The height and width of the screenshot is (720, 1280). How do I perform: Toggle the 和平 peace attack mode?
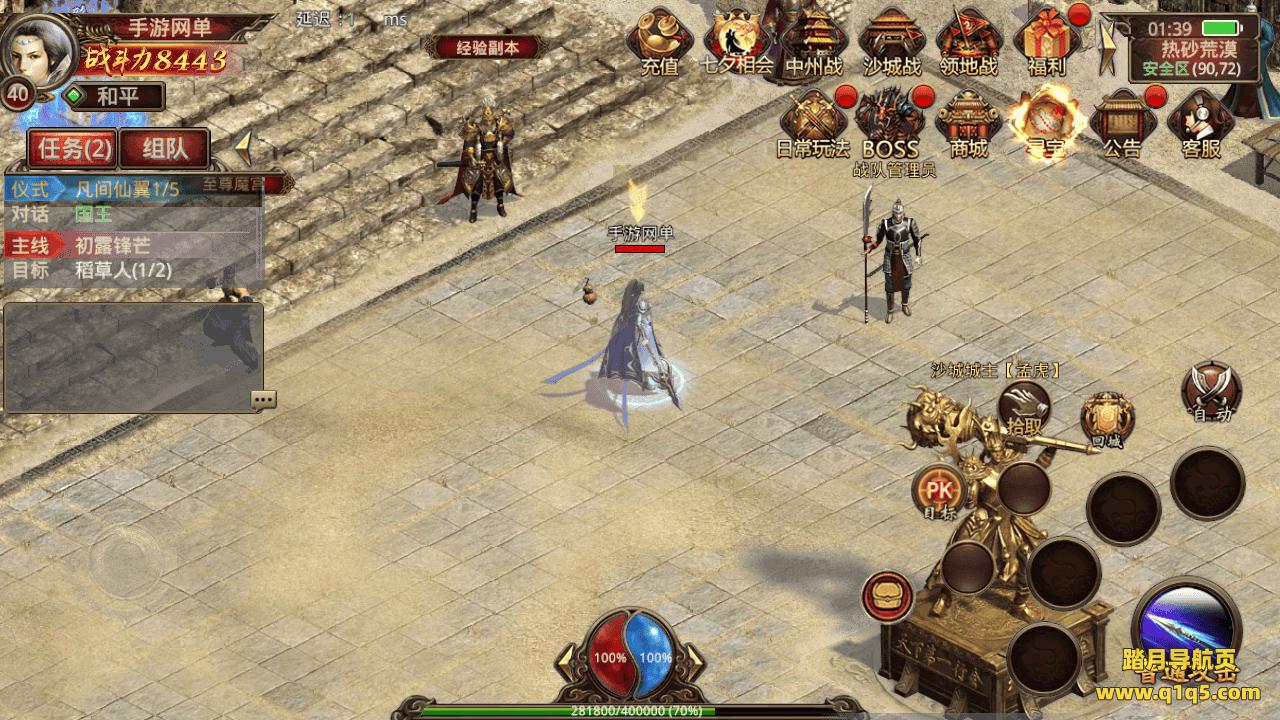pos(114,97)
